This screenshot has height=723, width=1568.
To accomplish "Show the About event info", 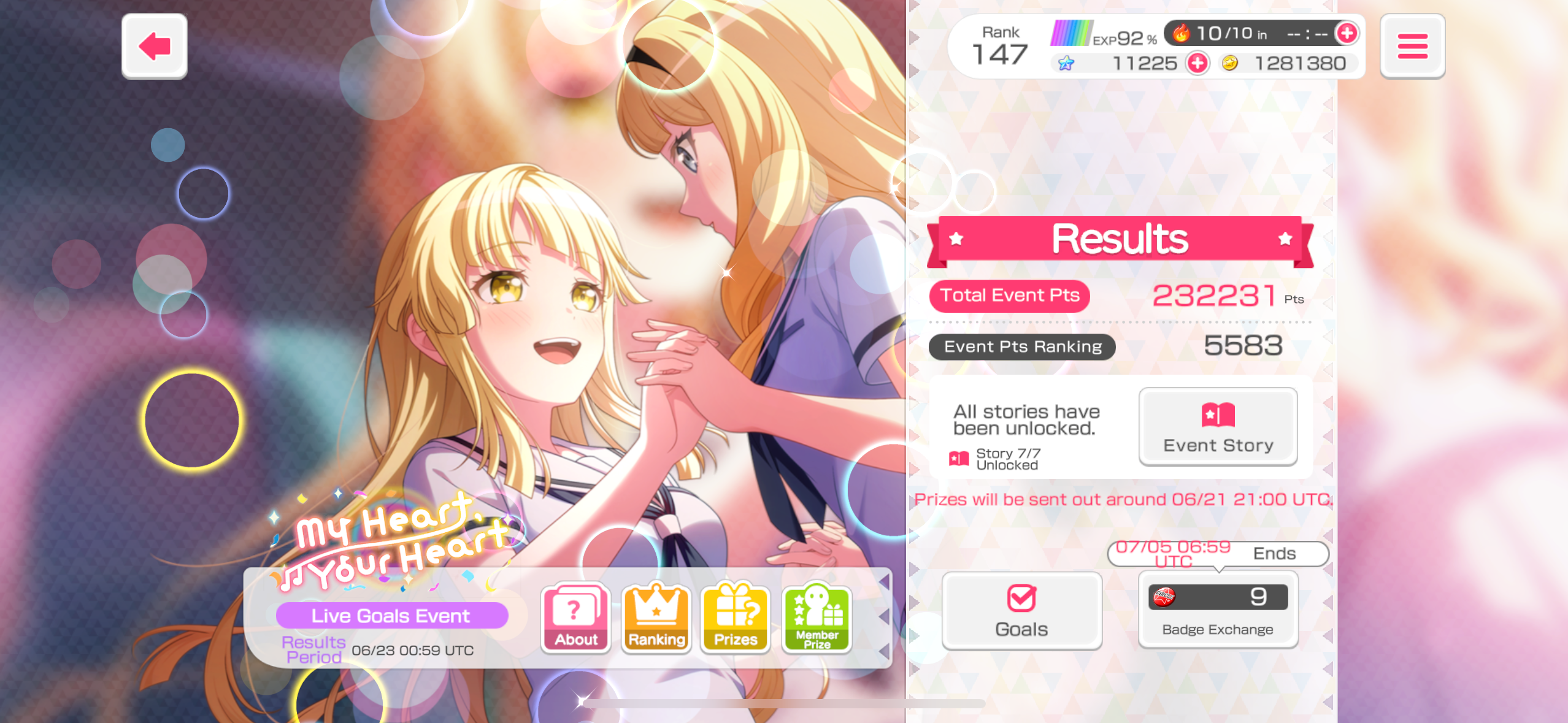I will click(x=575, y=618).
